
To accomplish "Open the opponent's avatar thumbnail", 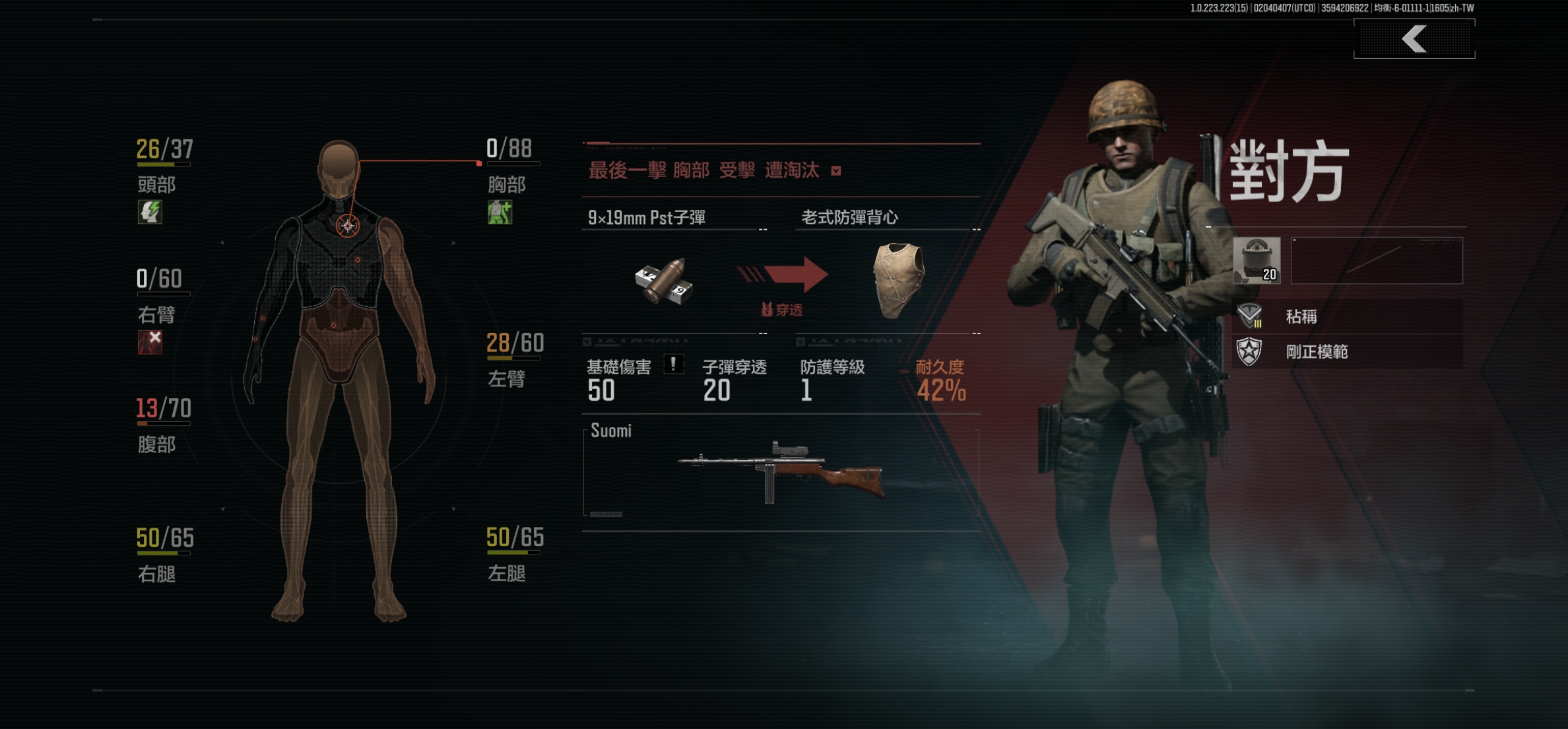I will [x=1257, y=261].
